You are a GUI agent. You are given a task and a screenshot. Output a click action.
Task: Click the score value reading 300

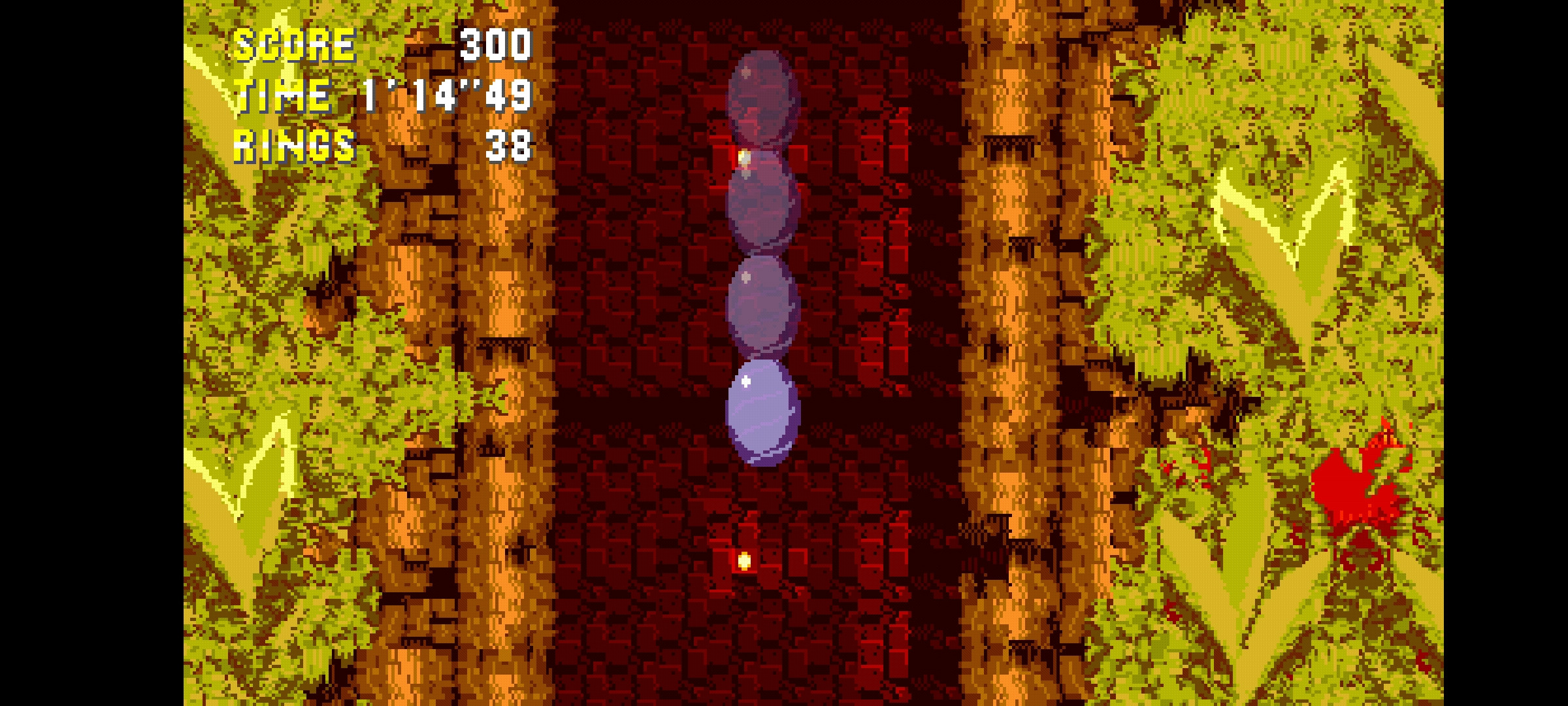[495, 44]
